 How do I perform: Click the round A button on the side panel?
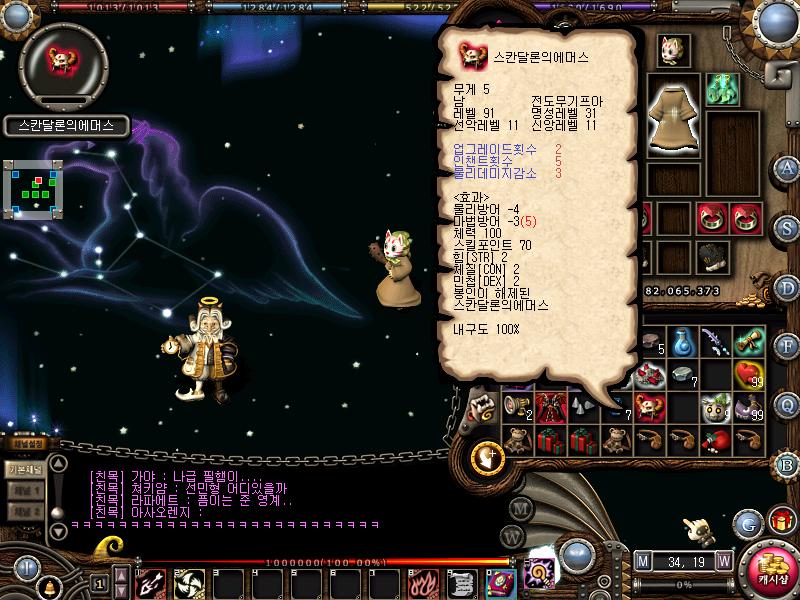786,167
